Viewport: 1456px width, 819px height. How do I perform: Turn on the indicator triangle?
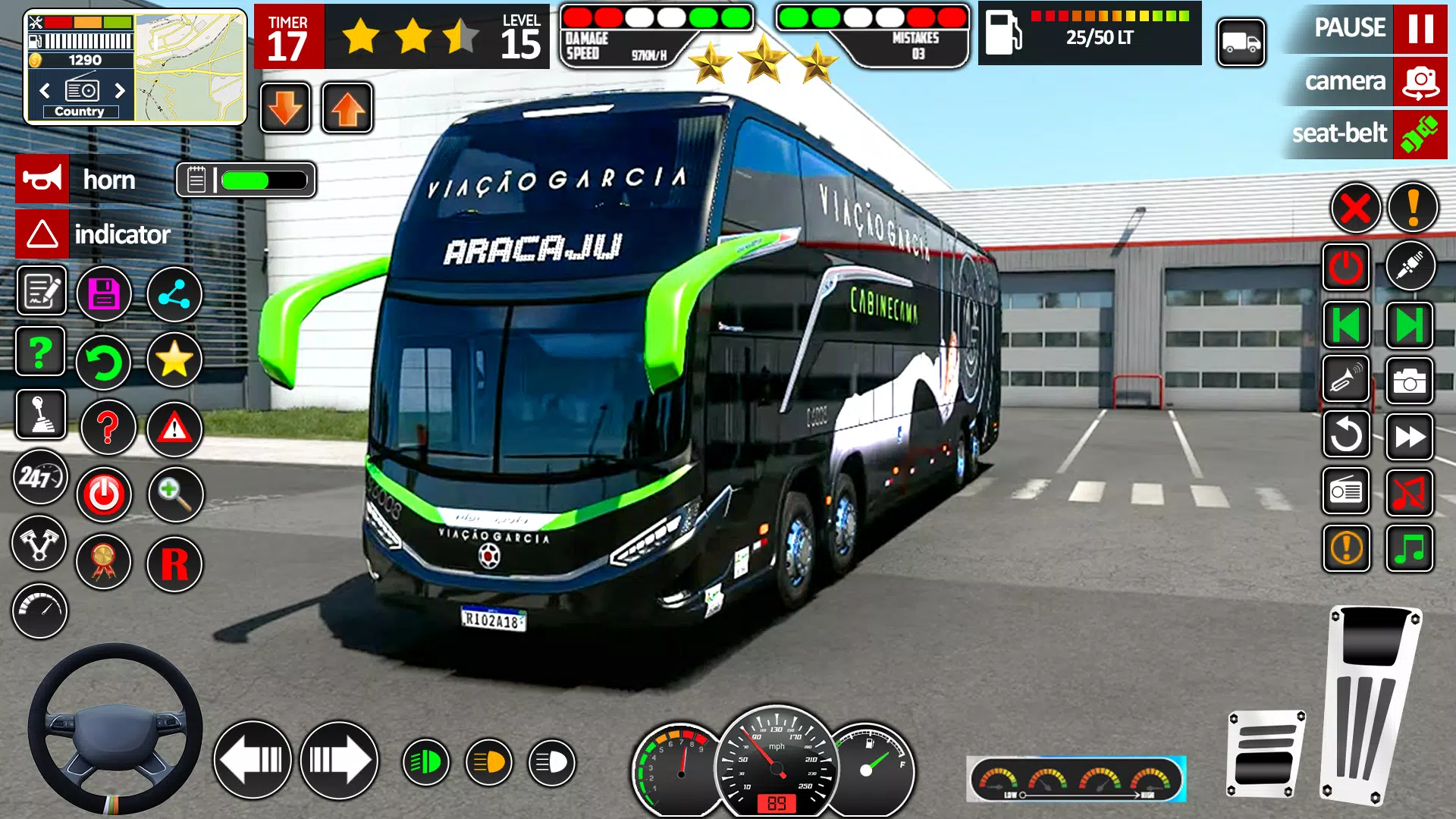click(x=42, y=234)
